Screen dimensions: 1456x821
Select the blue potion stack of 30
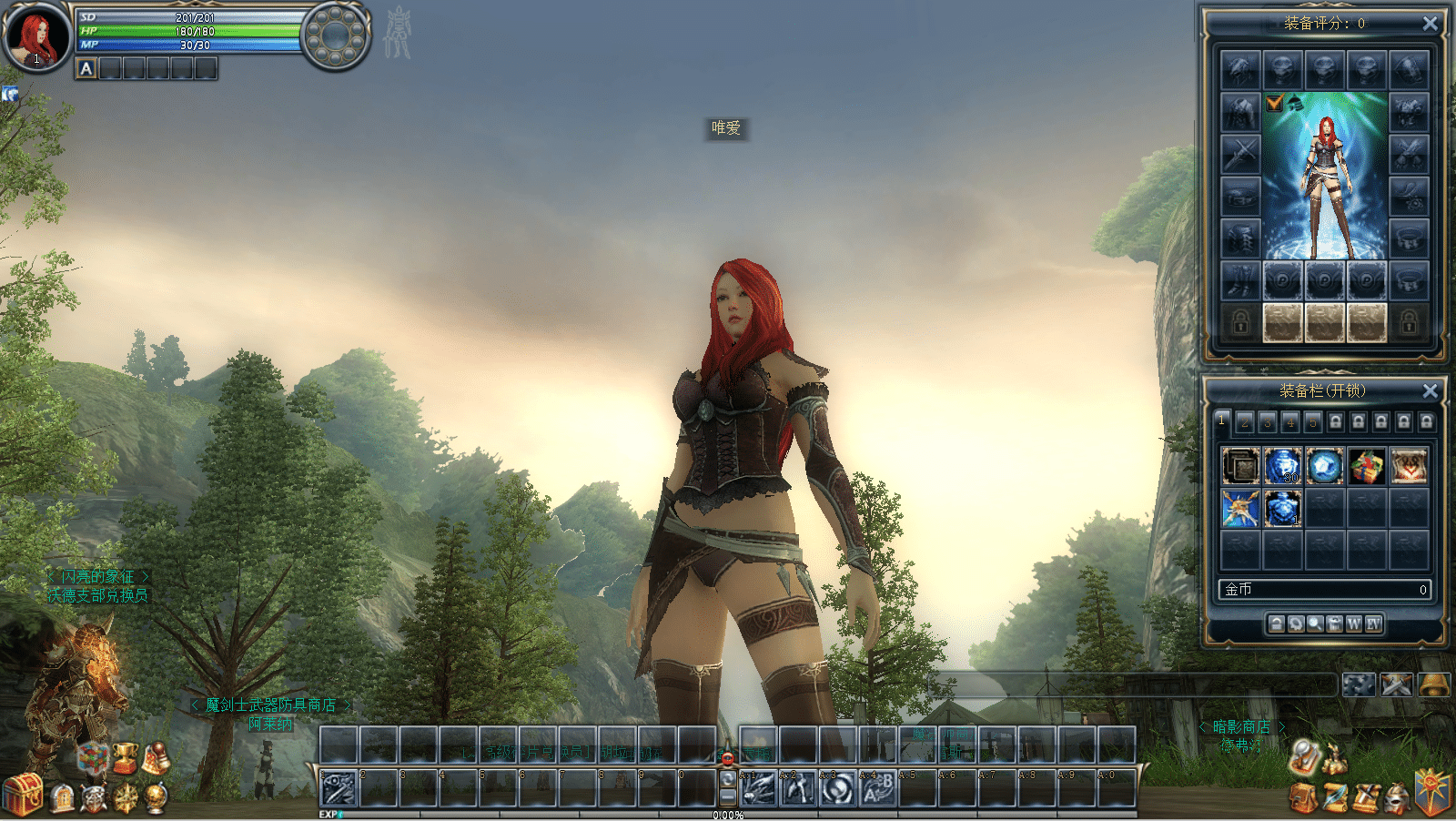(x=1282, y=466)
